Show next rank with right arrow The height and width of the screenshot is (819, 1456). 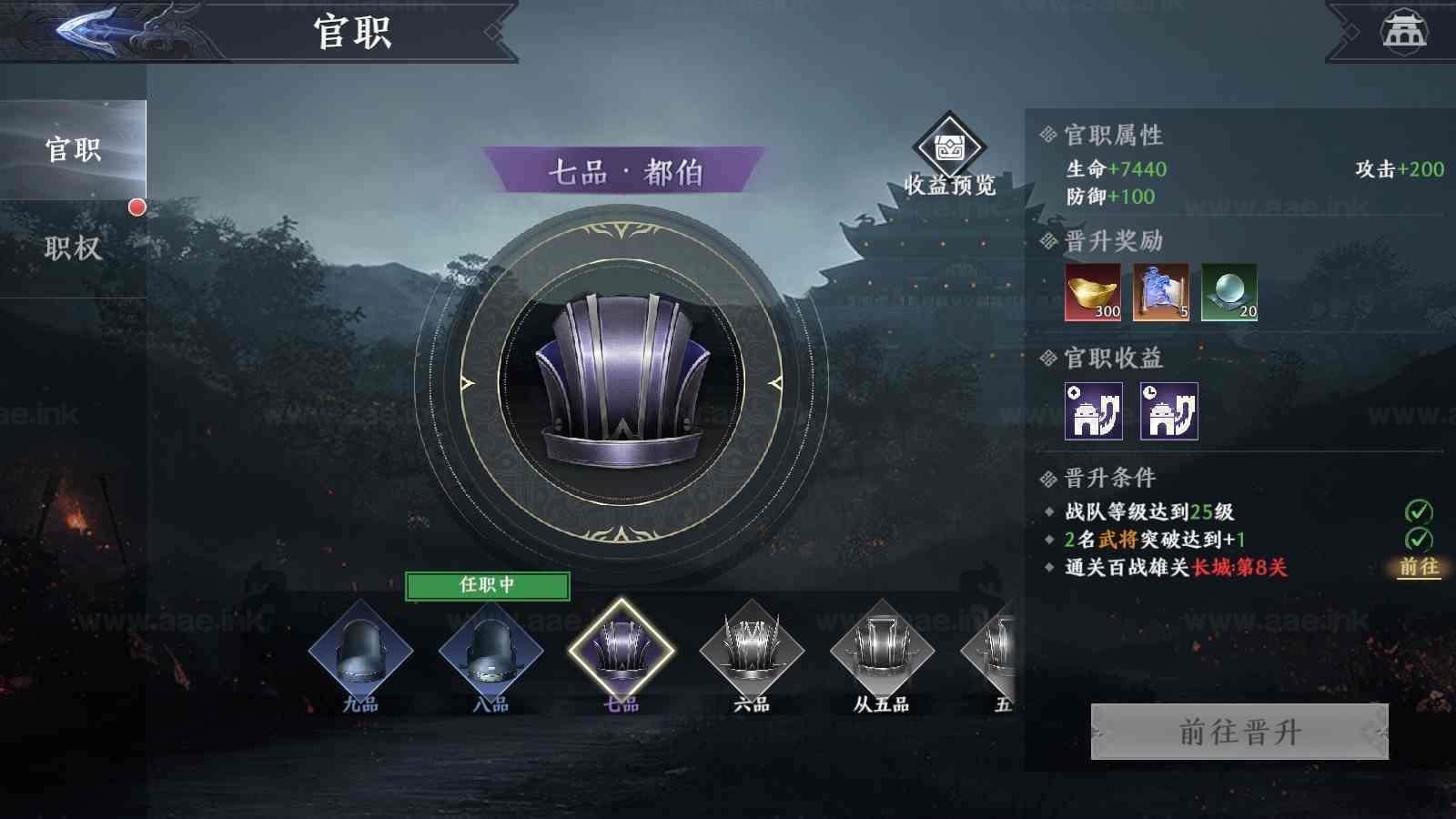[x=775, y=383]
